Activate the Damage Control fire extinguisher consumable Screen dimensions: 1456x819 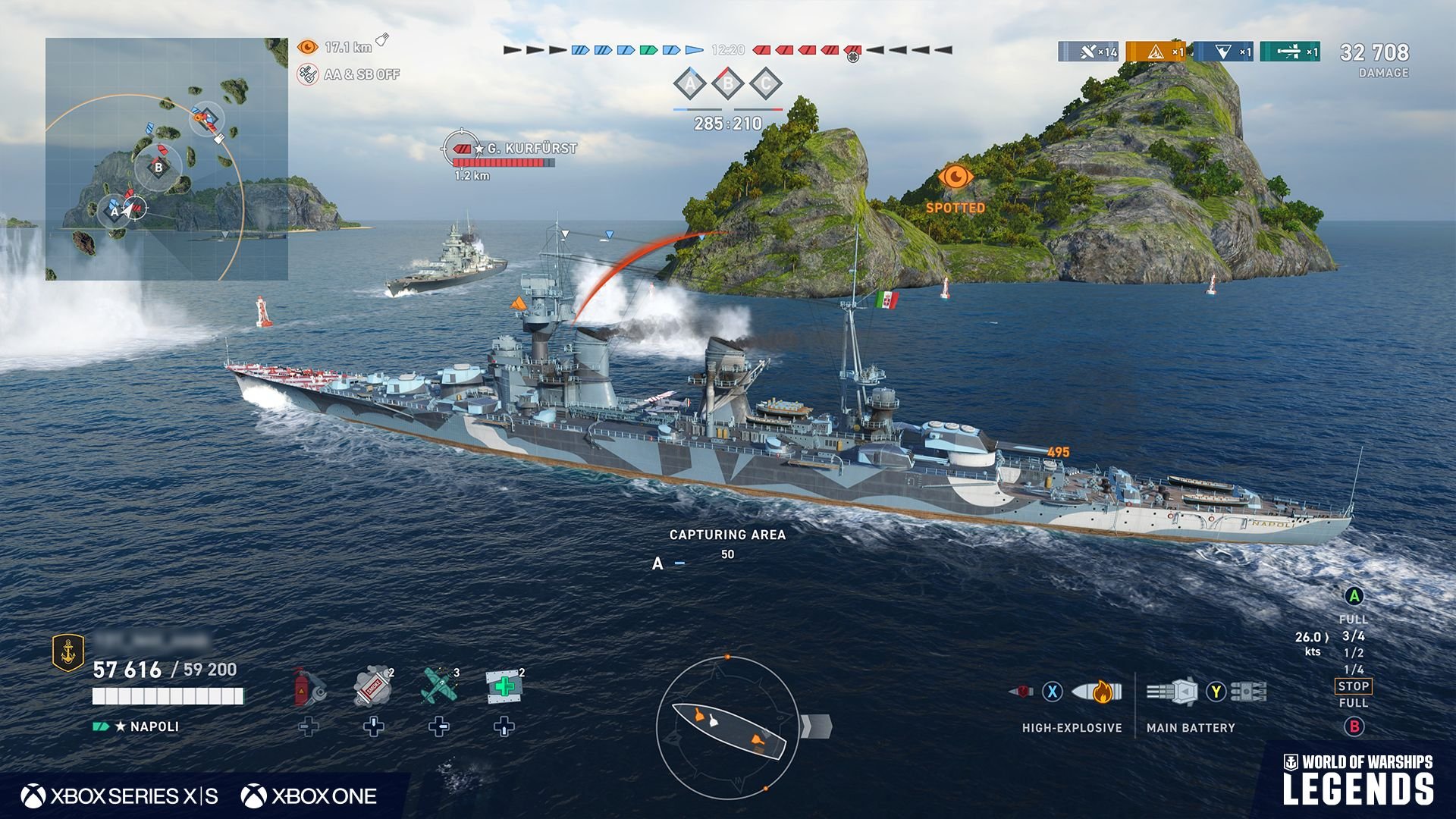tap(309, 686)
